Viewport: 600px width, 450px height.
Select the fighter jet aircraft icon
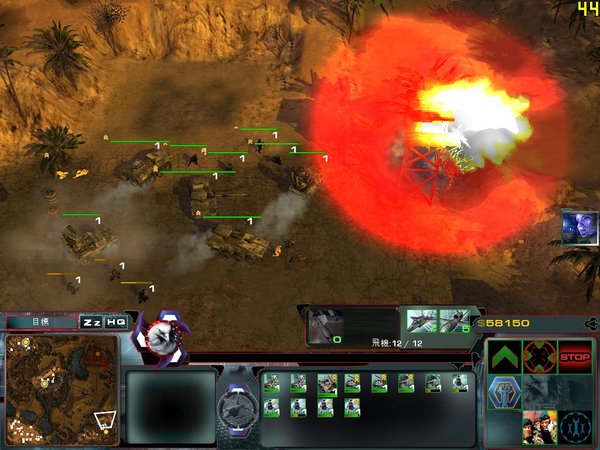pyautogui.click(x=423, y=322)
